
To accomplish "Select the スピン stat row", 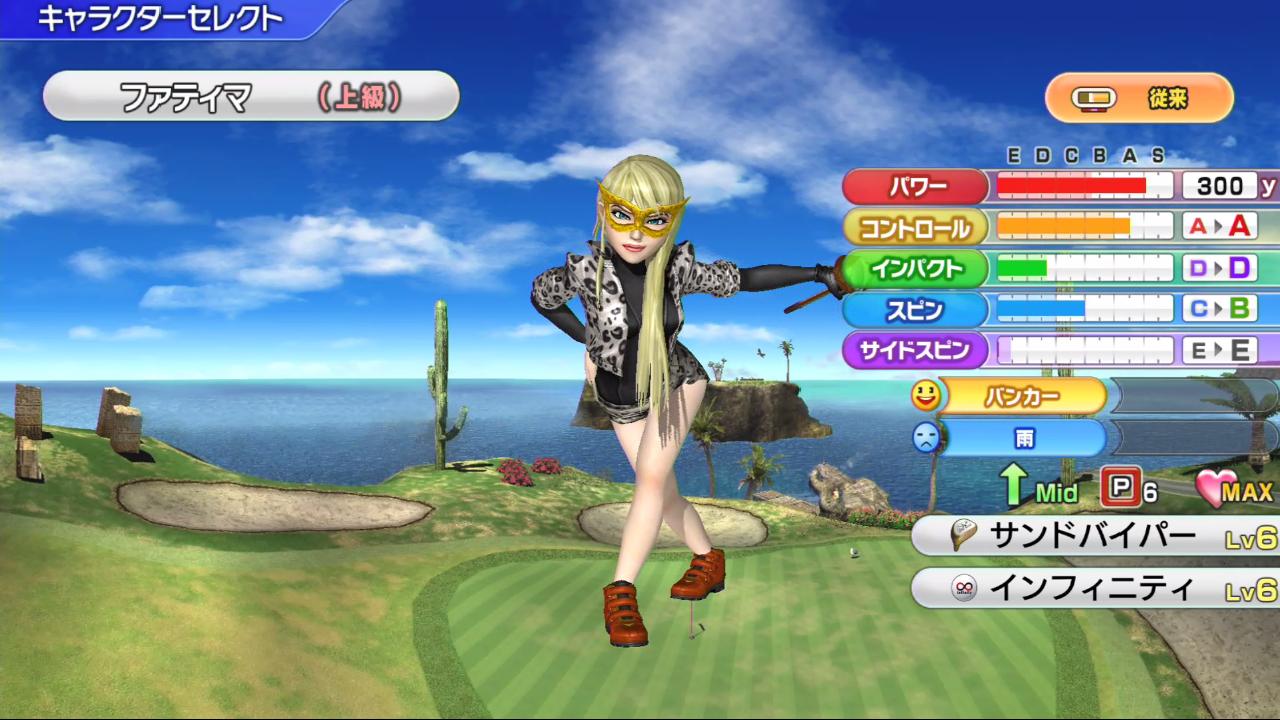I will coord(916,309).
